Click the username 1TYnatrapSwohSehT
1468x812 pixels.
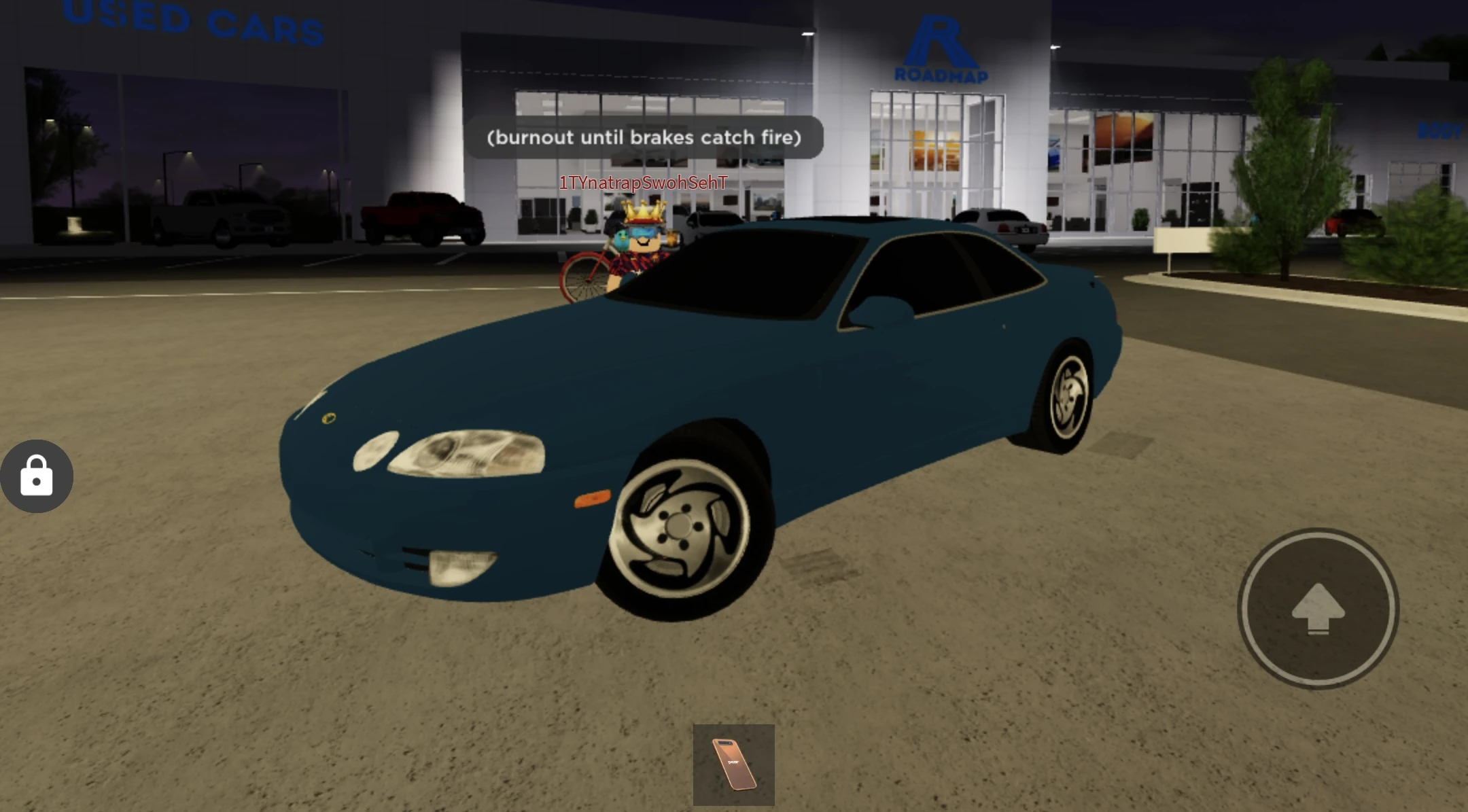pyautogui.click(x=642, y=182)
